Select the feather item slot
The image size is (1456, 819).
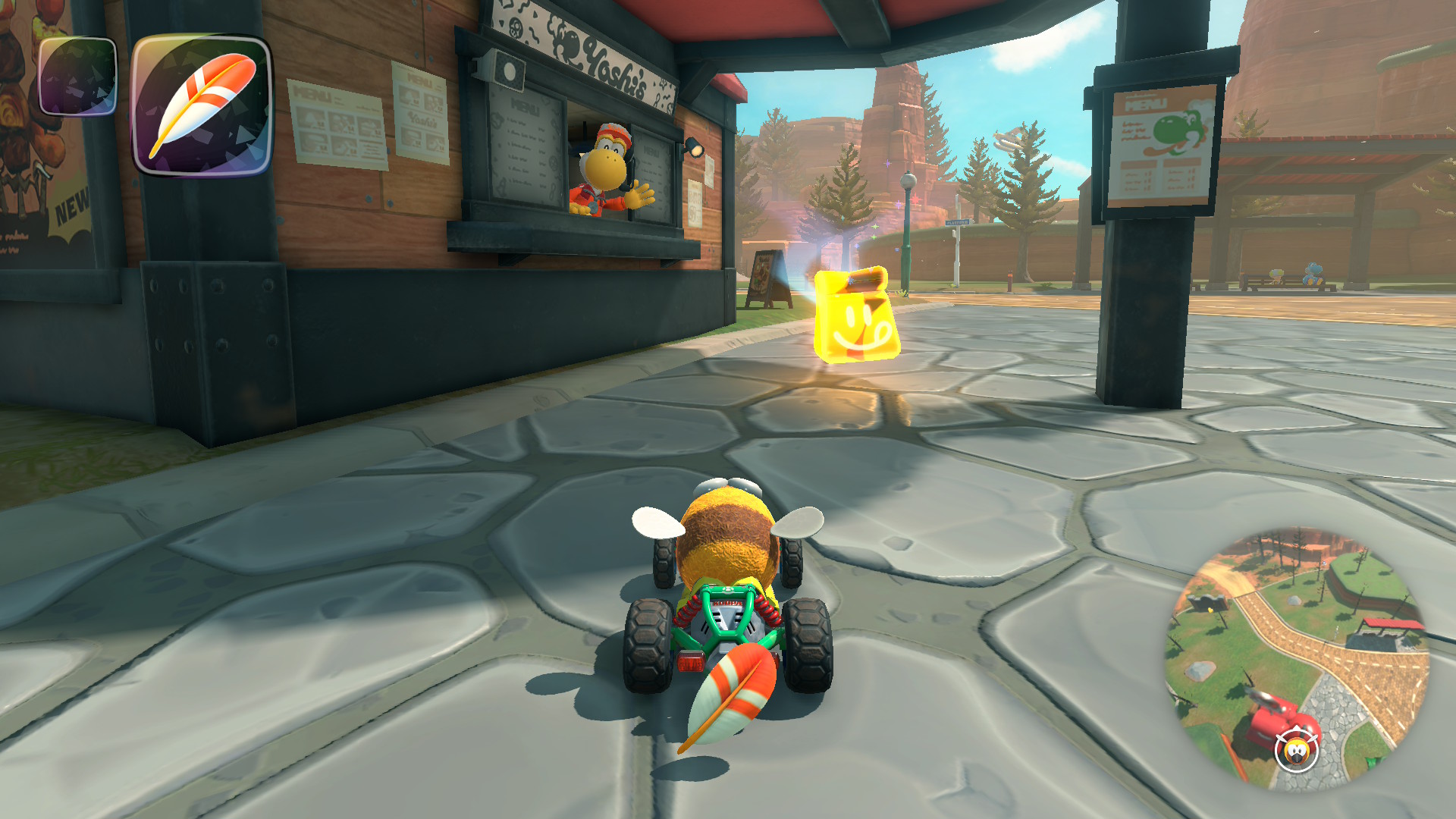point(202,104)
